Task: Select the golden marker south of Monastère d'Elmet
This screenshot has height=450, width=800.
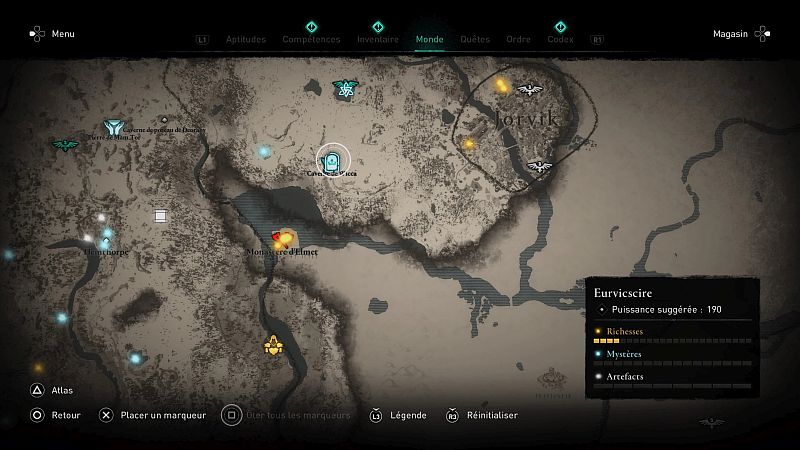Action: pyautogui.click(x=273, y=346)
